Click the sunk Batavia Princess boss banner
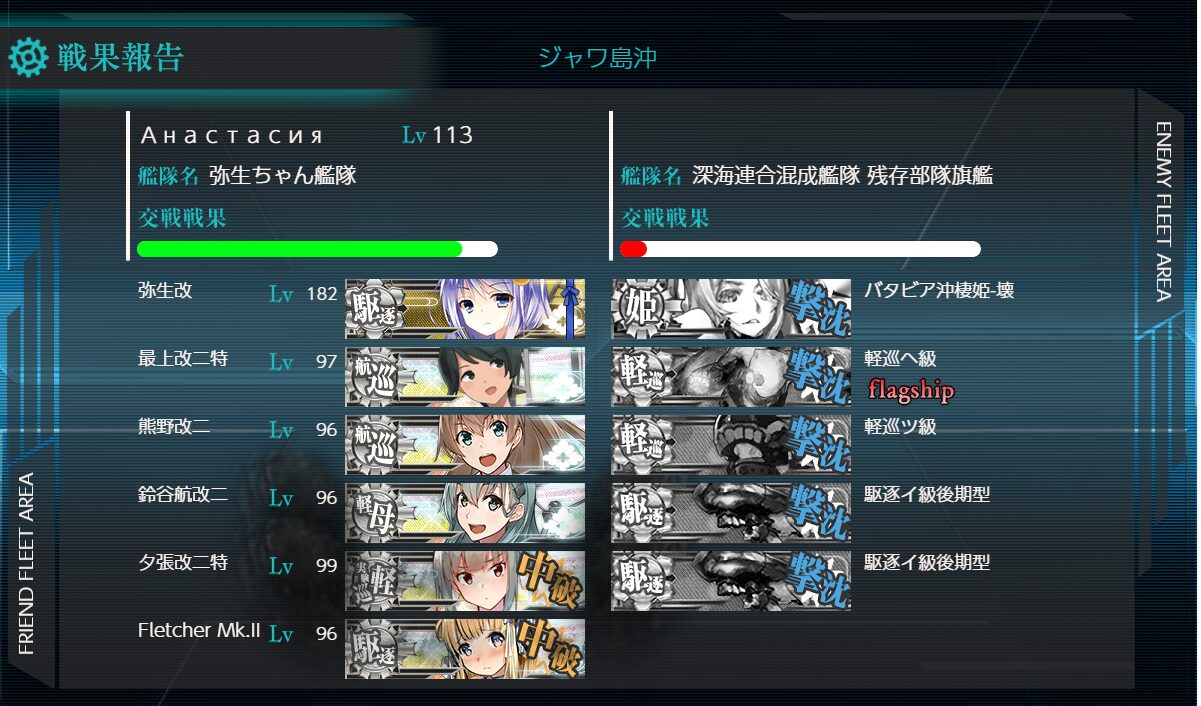This screenshot has width=1201, height=706. 731,309
